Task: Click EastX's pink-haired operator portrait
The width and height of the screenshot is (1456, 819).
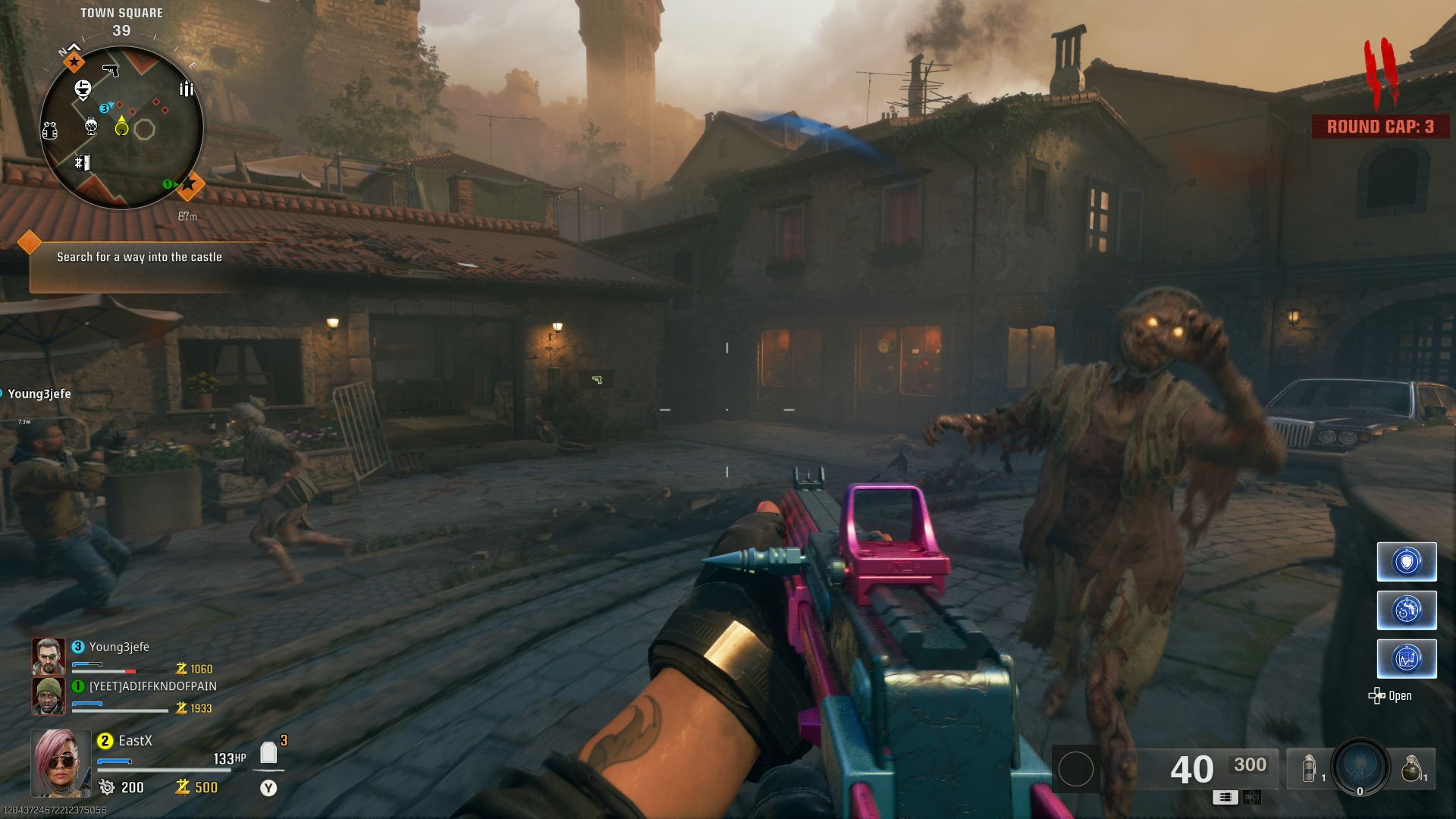Action: (x=61, y=763)
